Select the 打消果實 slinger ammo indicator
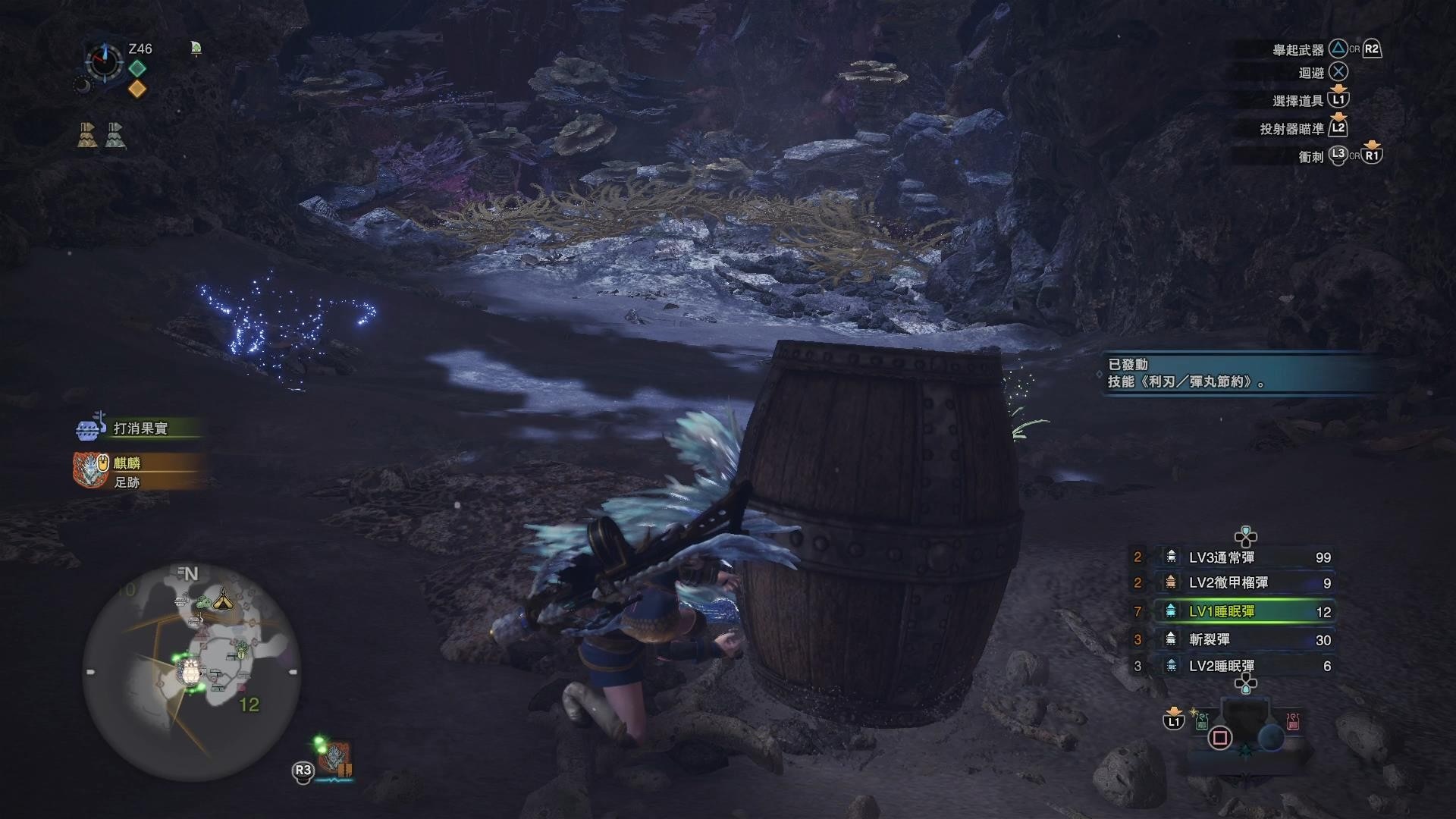Screen dimensions: 1456x819 (x=136, y=428)
